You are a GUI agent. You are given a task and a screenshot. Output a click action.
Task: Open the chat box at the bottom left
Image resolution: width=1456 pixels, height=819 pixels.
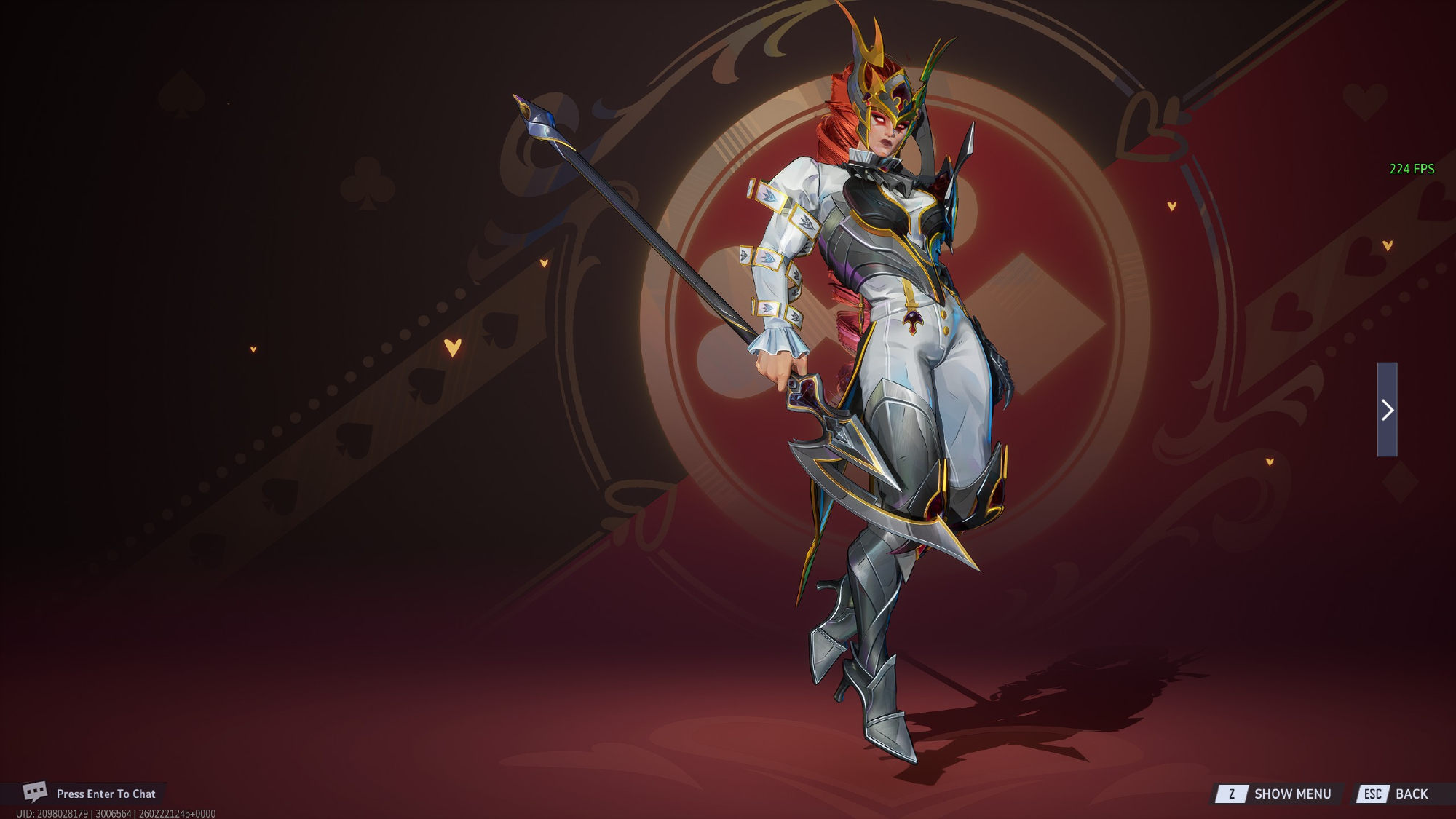click(x=90, y=794)
